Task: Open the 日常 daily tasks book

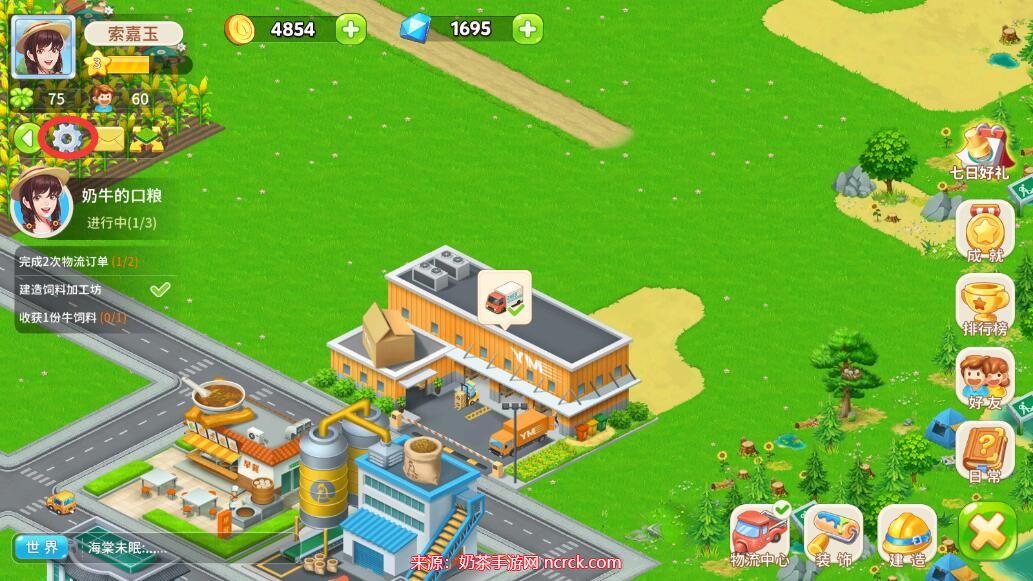Action: coord(984,453)
